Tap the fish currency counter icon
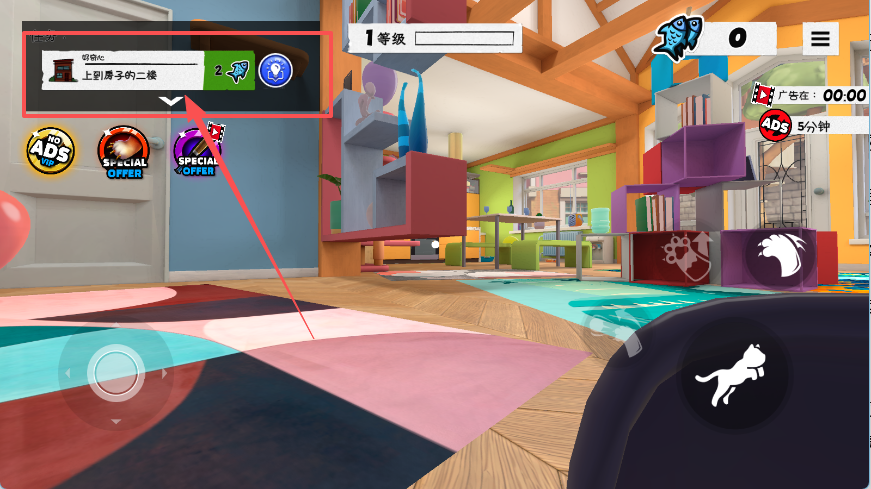 click(x=680, y=38)
